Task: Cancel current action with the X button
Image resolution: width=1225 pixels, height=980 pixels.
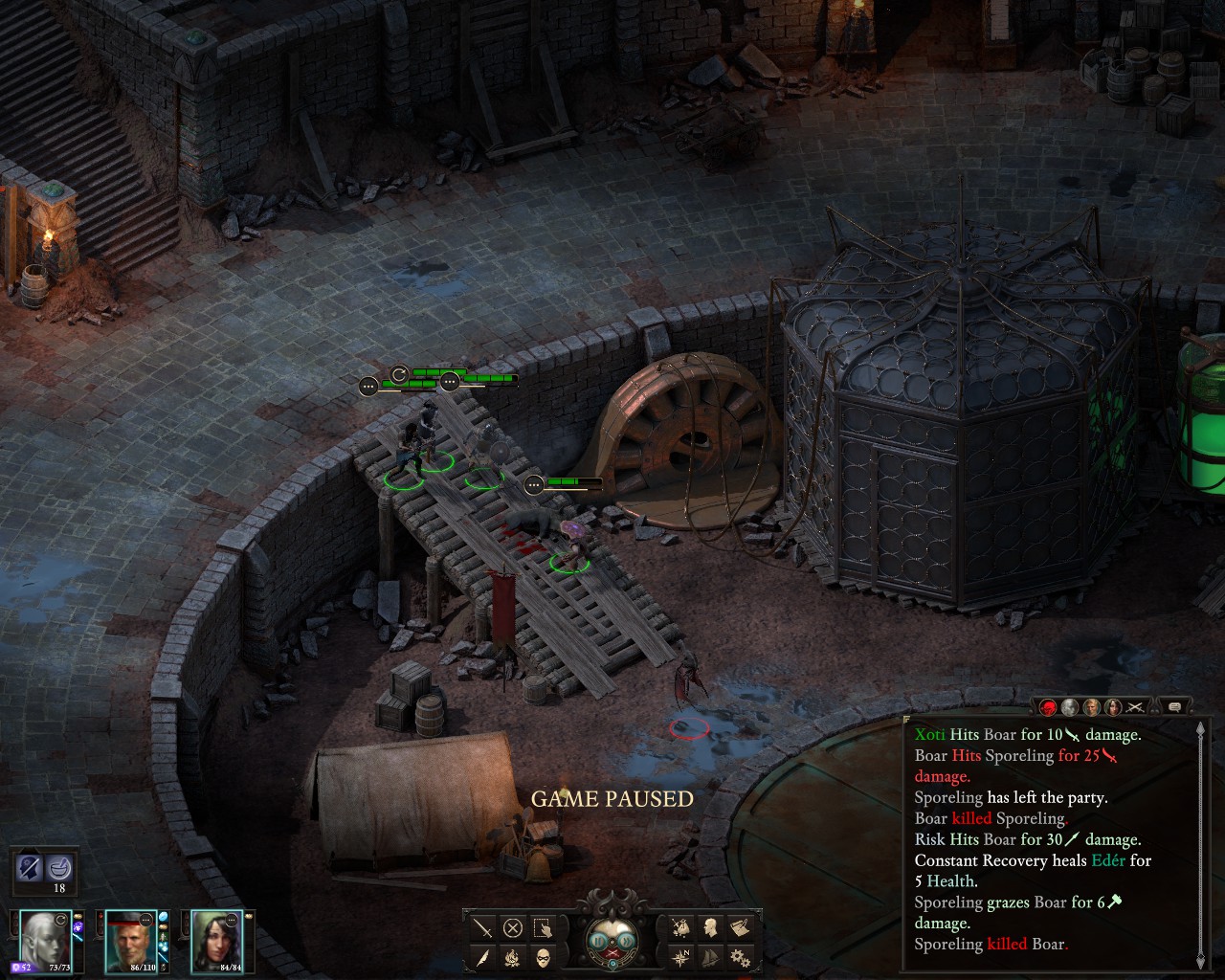Action: point(513,928)
